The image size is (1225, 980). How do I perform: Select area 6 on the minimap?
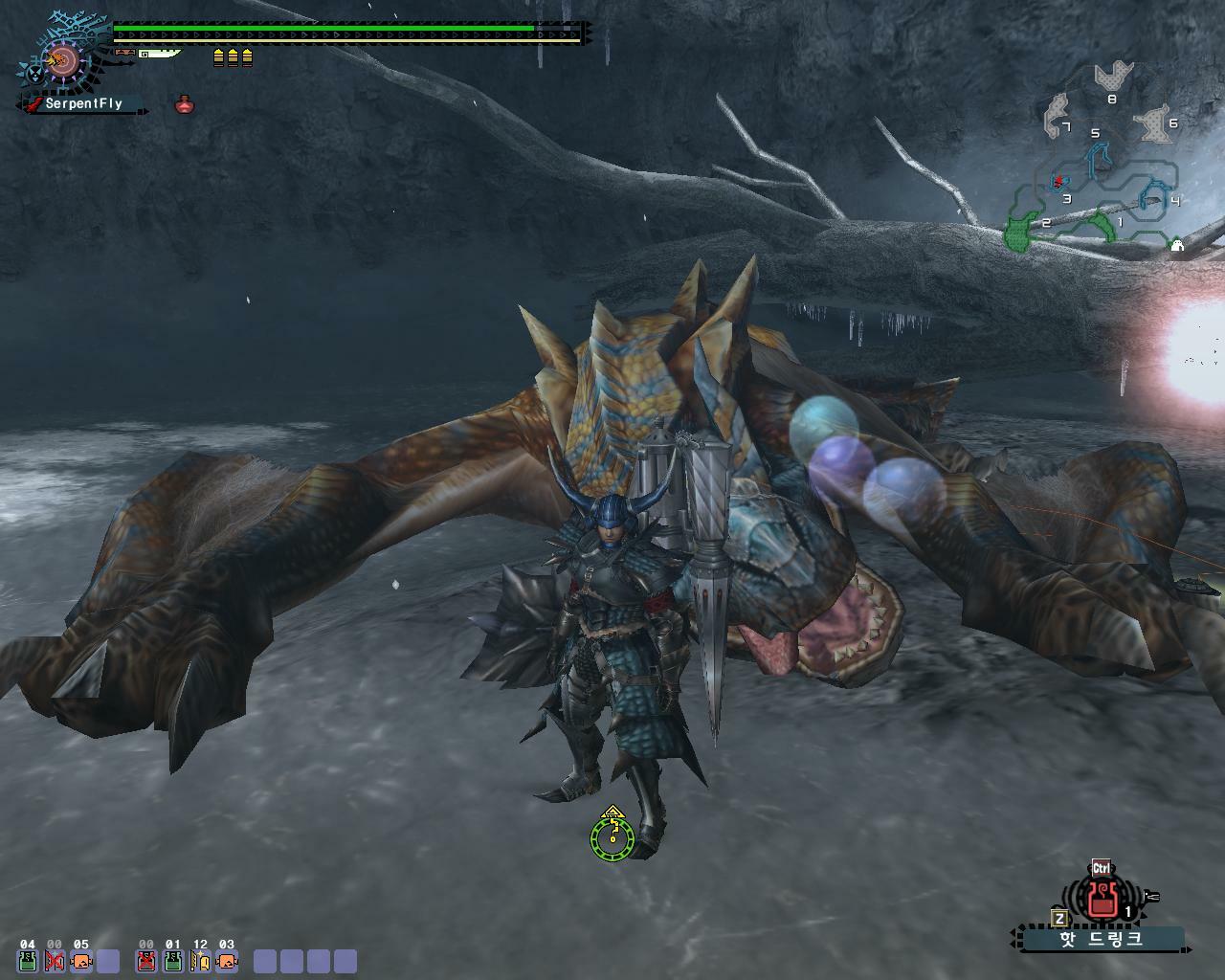[x=1153, y=124]
